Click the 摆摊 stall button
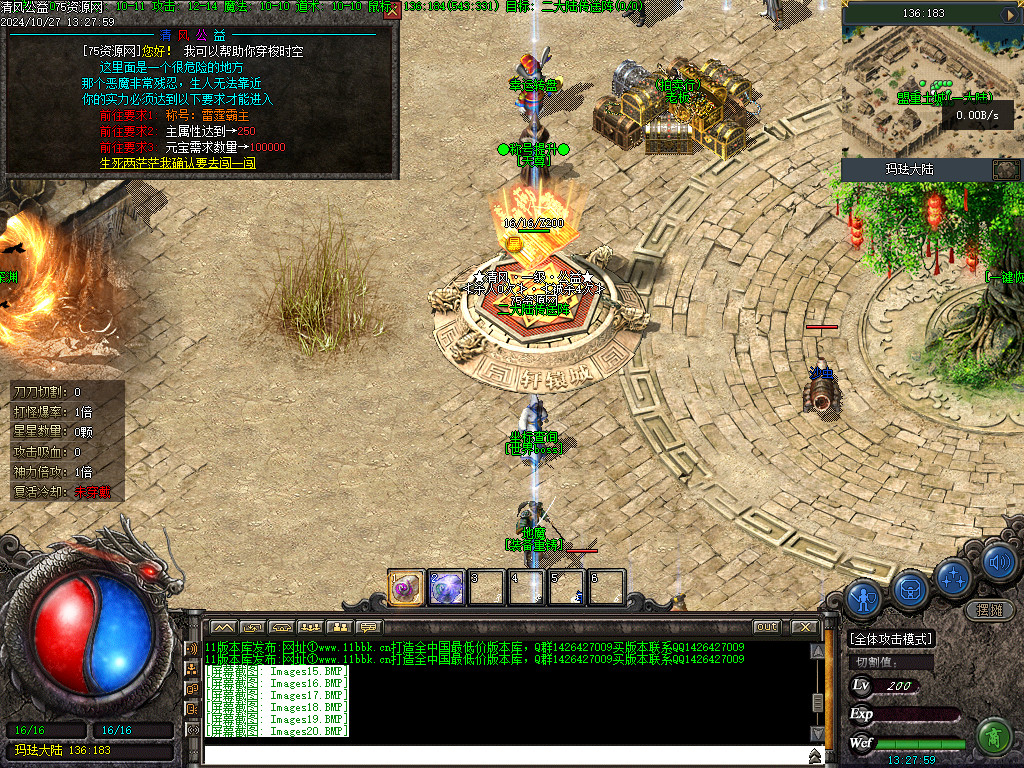Image resolution: width=1024 pixels, height=768 pixels. pos(988,609)
